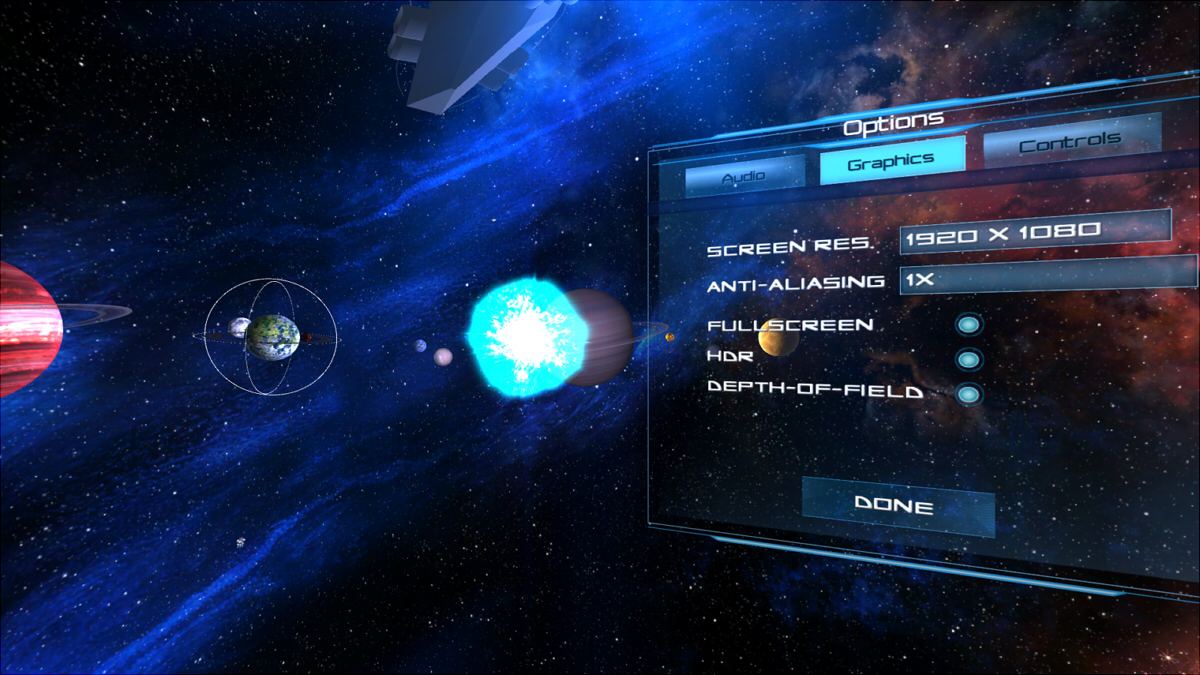Open the screen resolution dropdown

(x=1034, y=231)
